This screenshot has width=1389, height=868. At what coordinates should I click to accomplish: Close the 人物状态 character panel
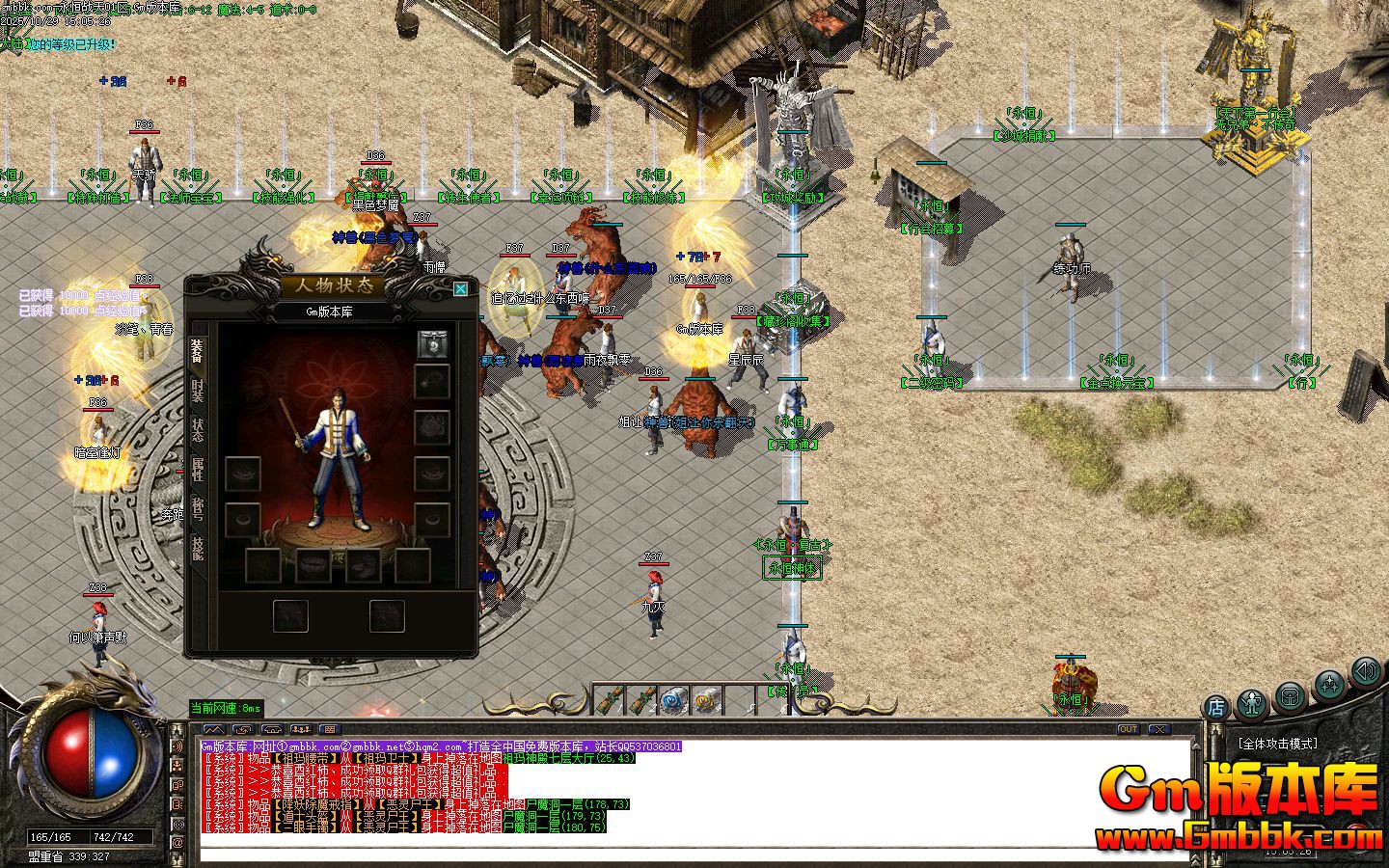(461, 288)
